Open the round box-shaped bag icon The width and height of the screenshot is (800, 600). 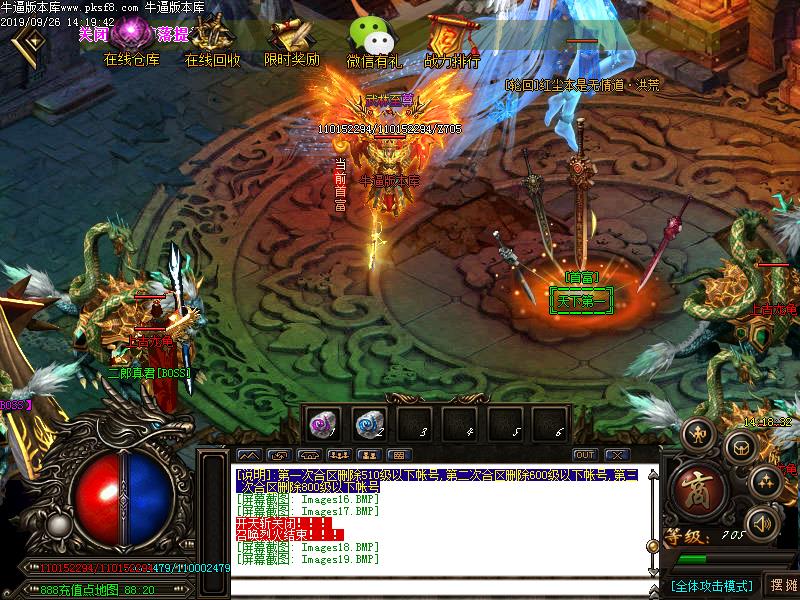(x=740, y=447)
